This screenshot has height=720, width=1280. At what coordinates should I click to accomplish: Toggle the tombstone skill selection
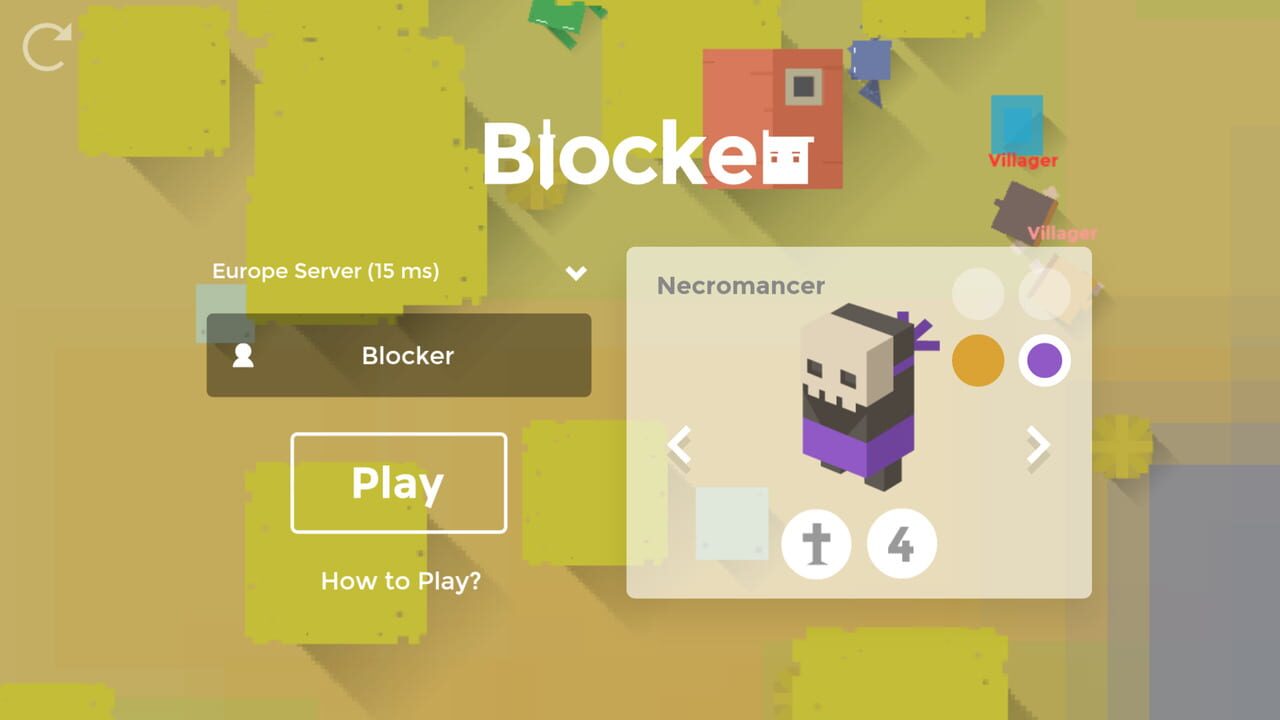[817, 543]
